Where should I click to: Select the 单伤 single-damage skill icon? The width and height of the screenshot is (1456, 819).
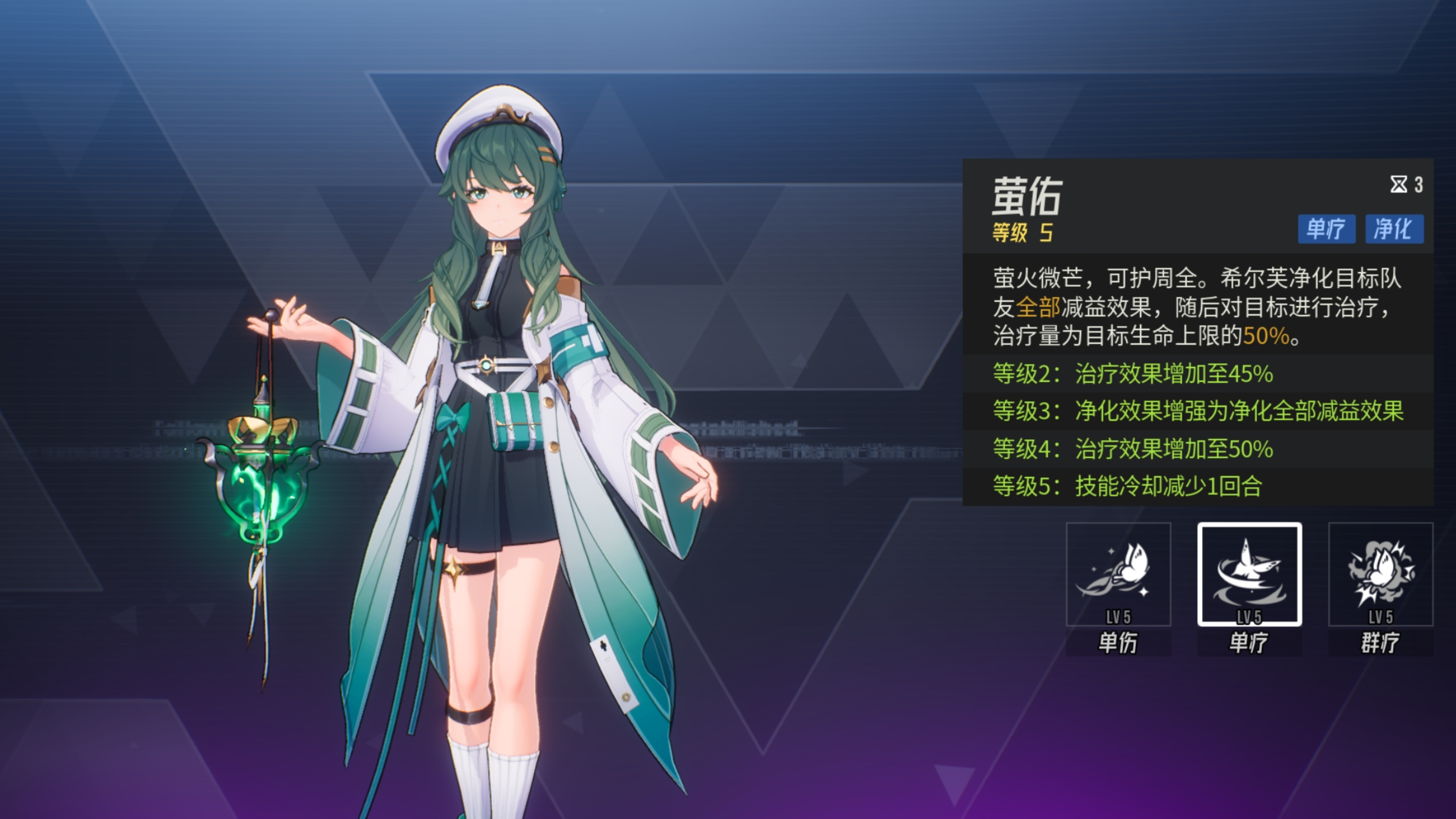tap(1118, 574)
